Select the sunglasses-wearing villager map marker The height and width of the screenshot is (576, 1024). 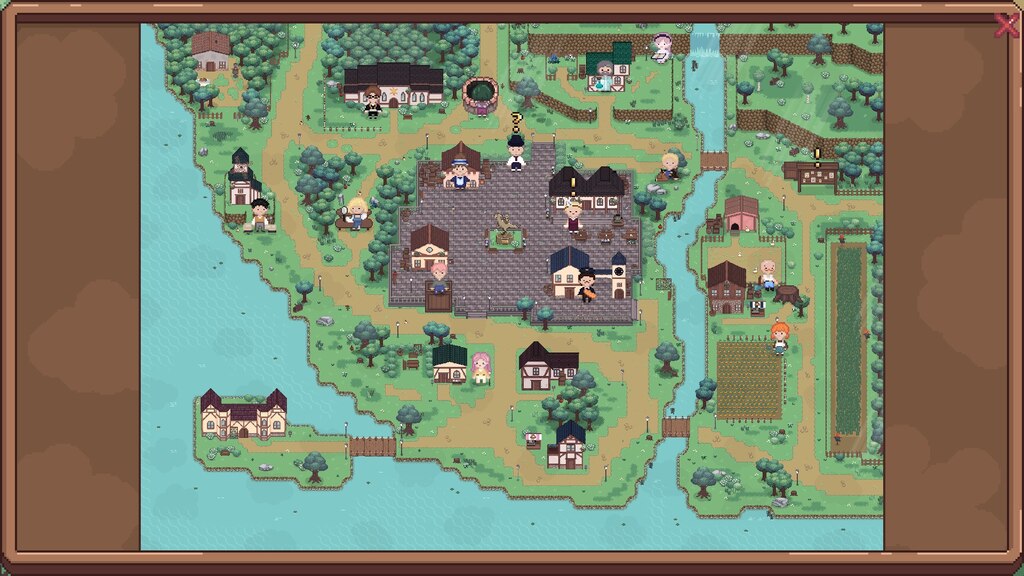pos(372,101)
